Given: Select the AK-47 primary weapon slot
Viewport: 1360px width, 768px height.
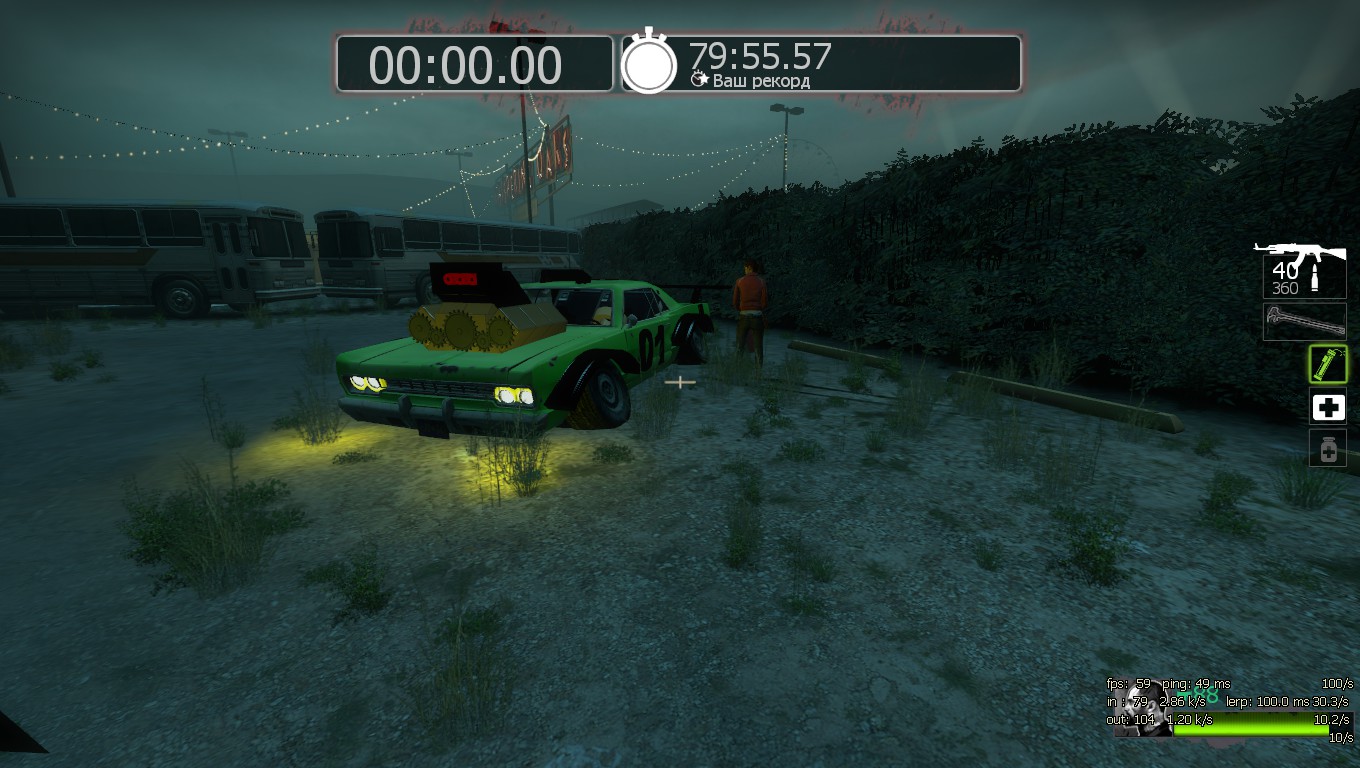Looking at the screenshot, I should [x=1301, y=269].
